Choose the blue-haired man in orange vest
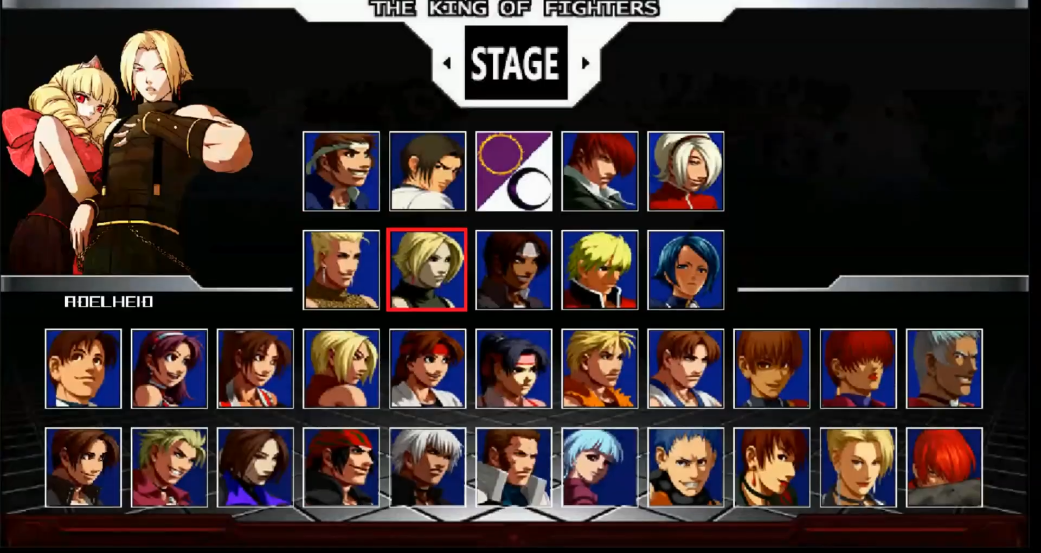1041x553 pixels. point(686,467)
